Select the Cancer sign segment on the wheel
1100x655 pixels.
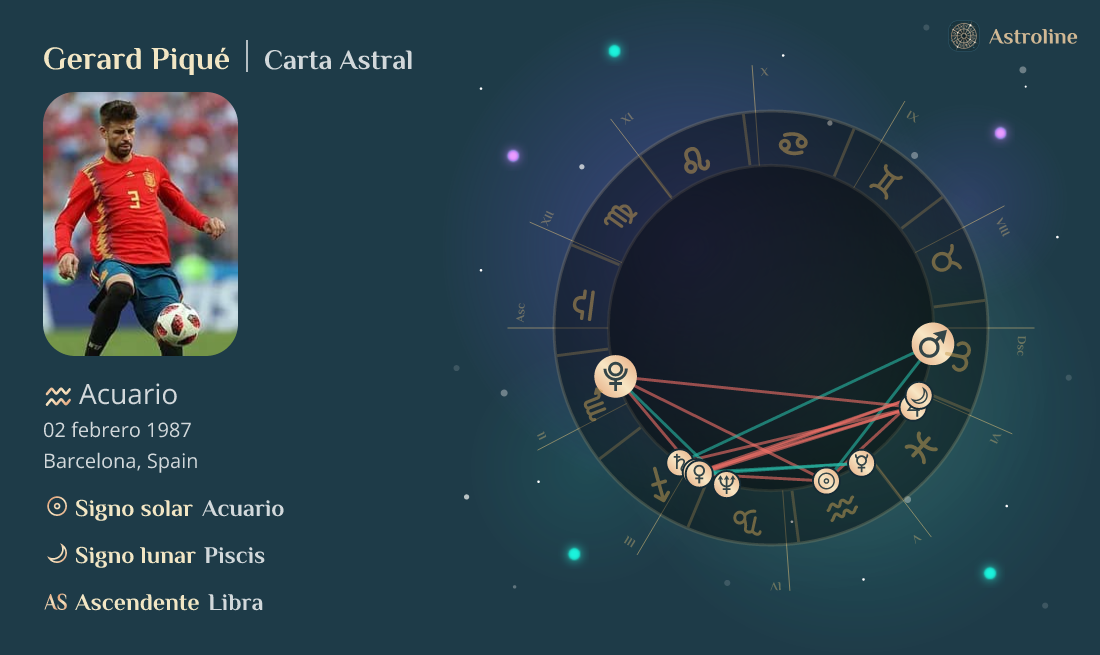click(793, 143)
